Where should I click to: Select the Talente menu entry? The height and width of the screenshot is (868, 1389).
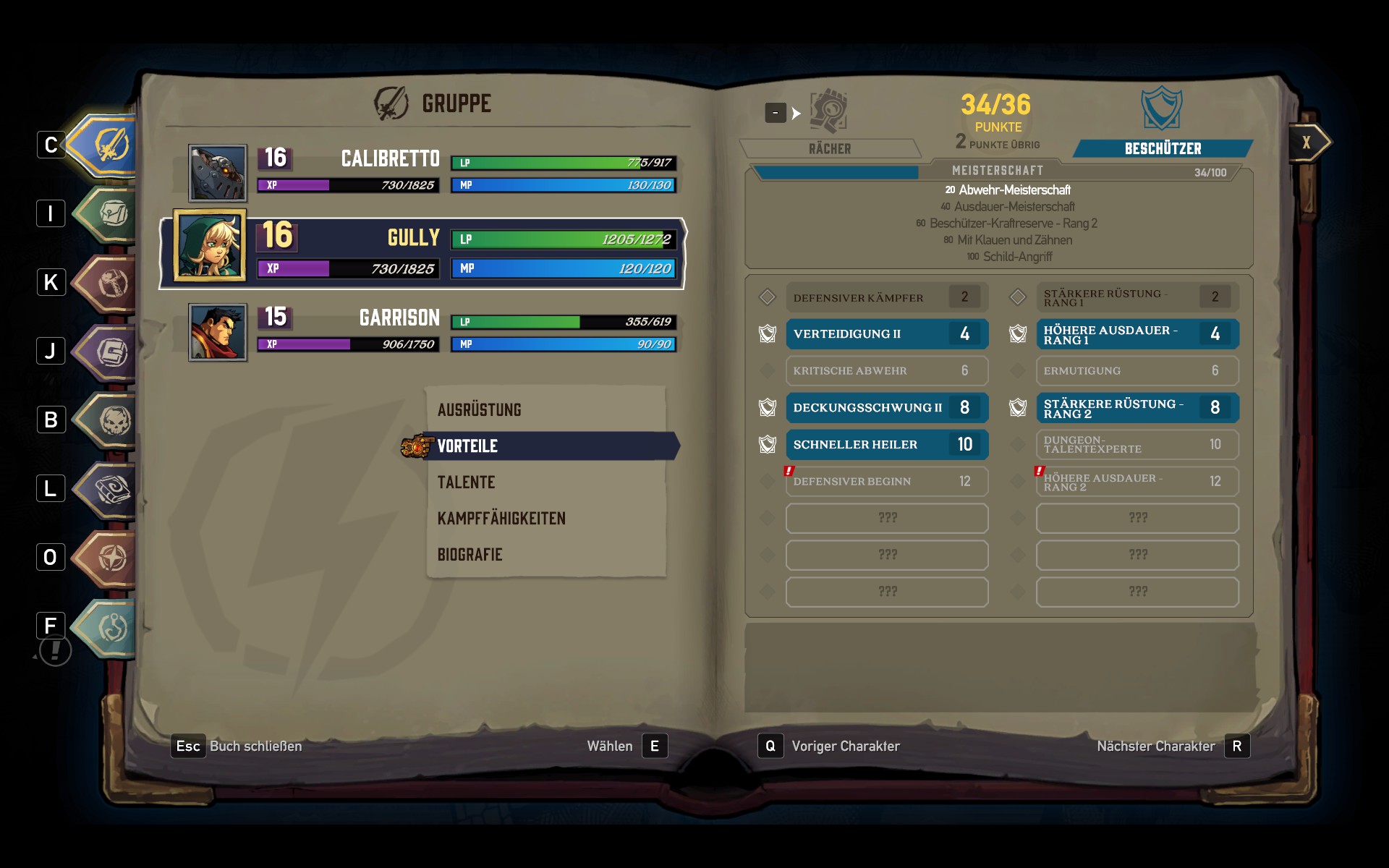pos(466,482)
